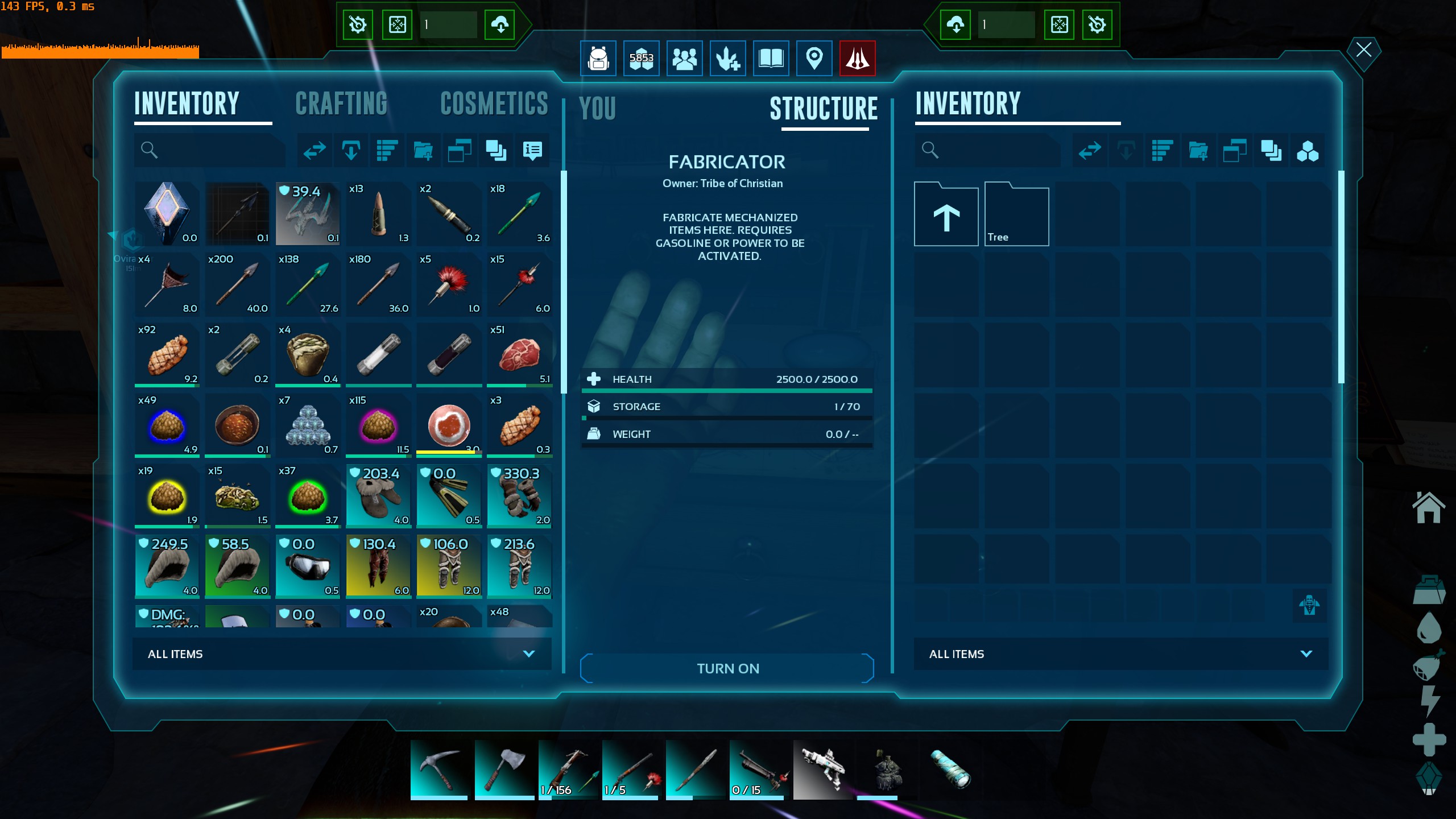Image resolution: width=1456 pixels, height=819 pixels.
Task: Select the raw meat stack of 51
Action: click(519, 355)
